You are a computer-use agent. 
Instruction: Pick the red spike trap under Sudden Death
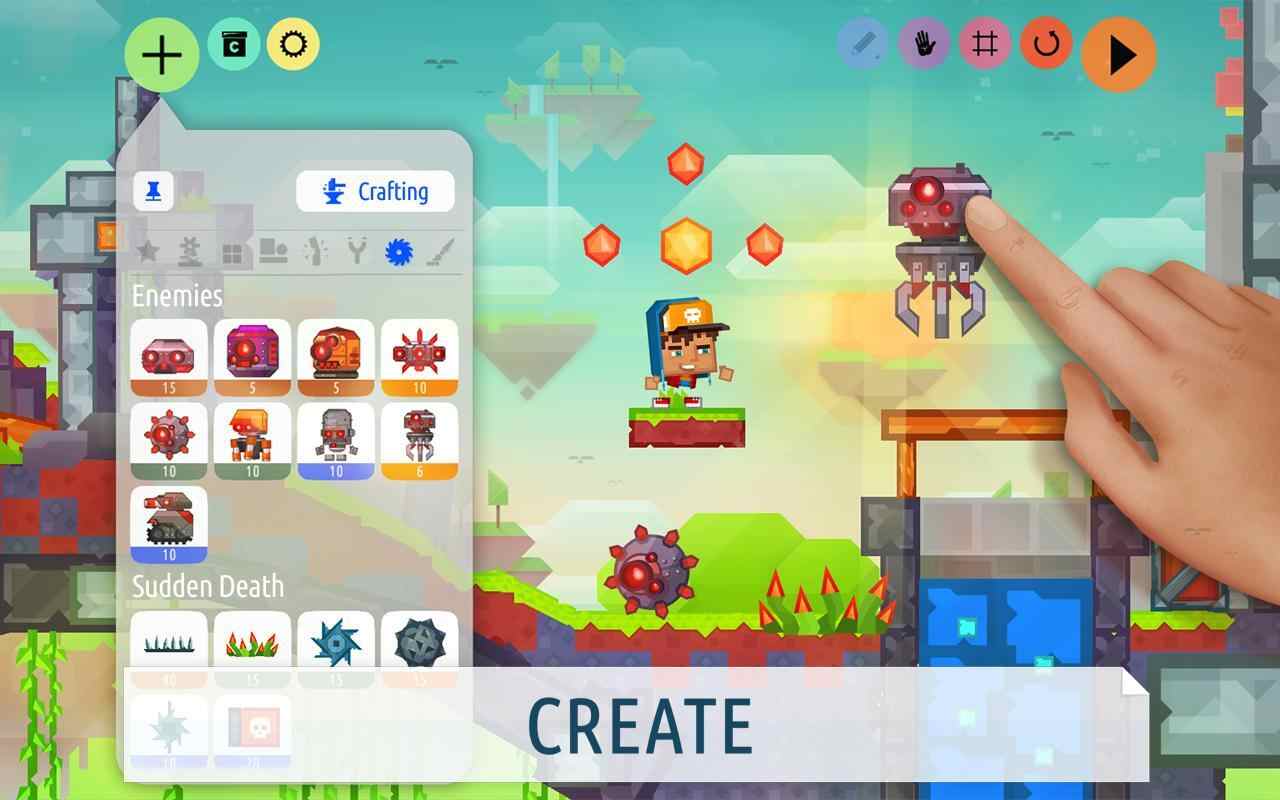click(x=252, y=644)
